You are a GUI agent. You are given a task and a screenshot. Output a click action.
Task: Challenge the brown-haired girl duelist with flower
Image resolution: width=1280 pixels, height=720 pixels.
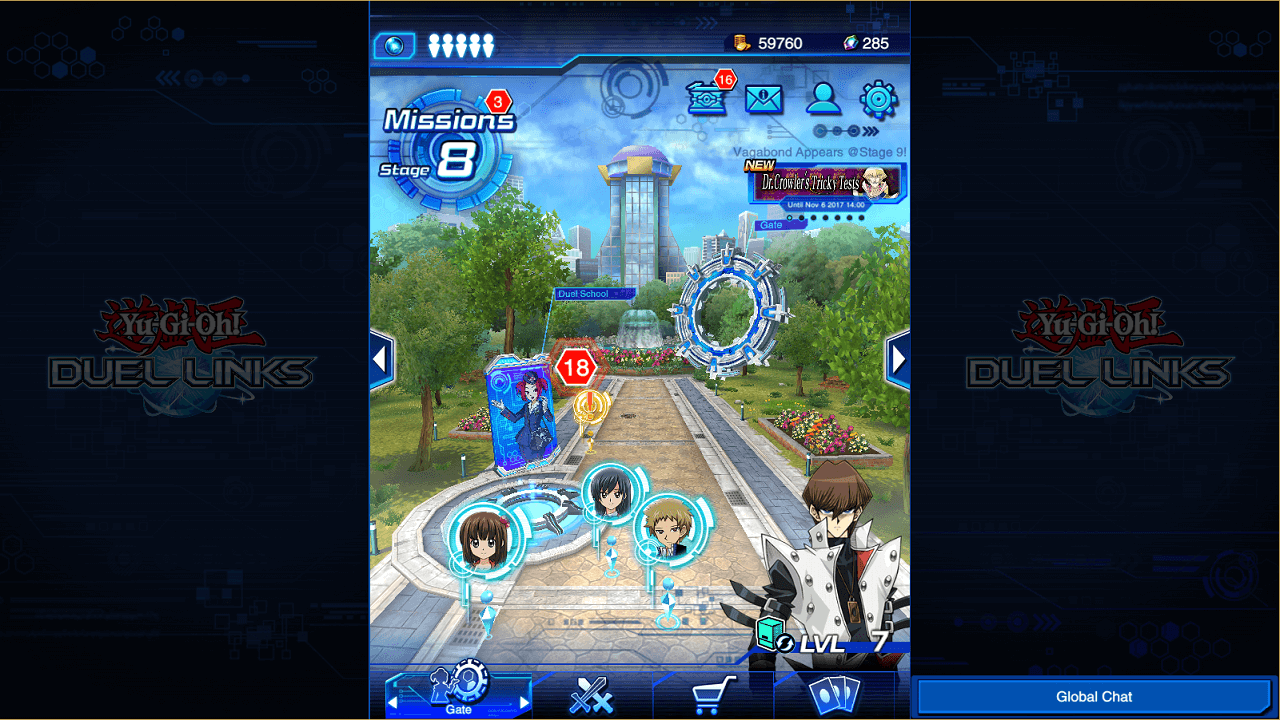click(486, 541)
